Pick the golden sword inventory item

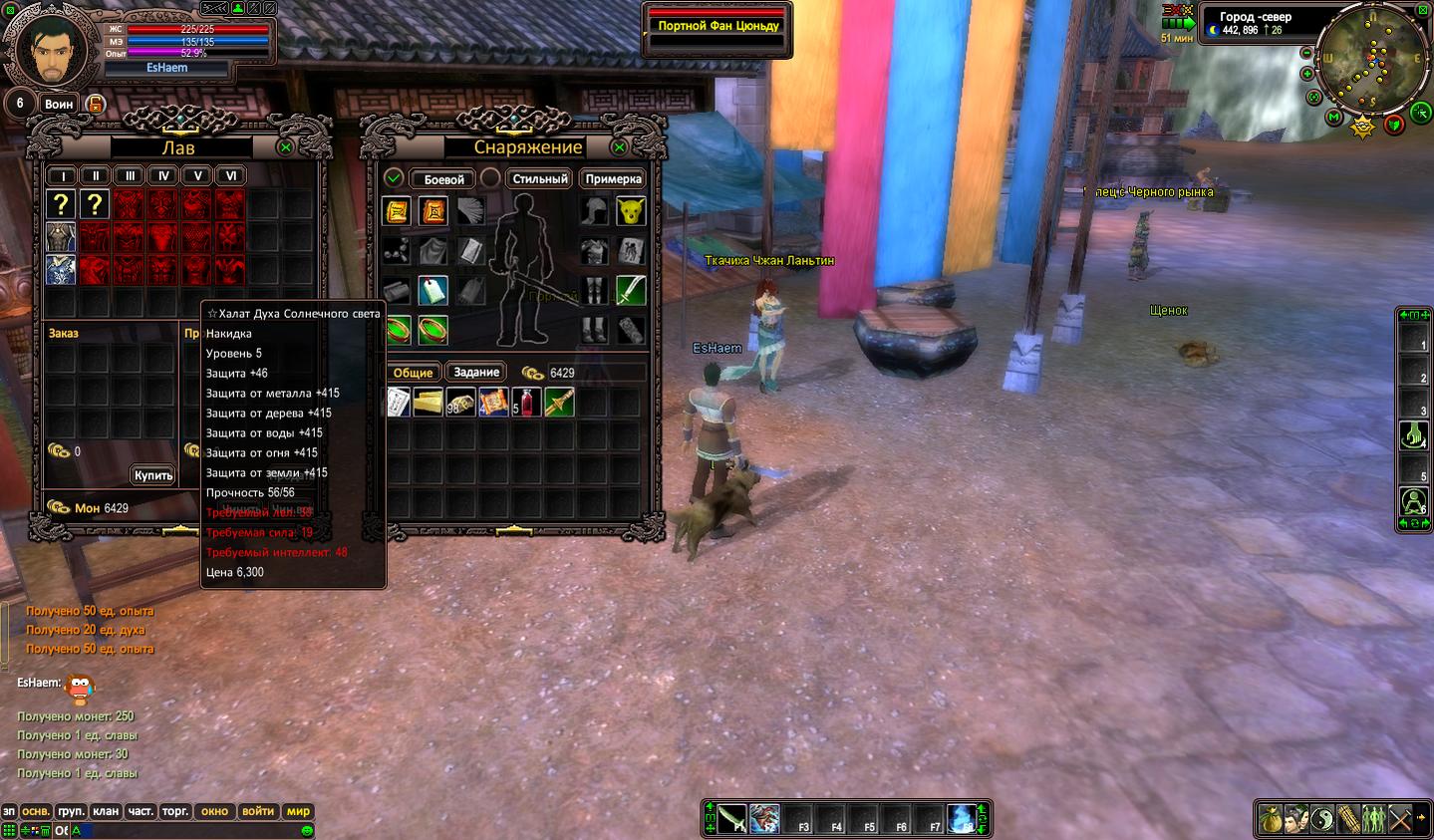coord(558,403)
